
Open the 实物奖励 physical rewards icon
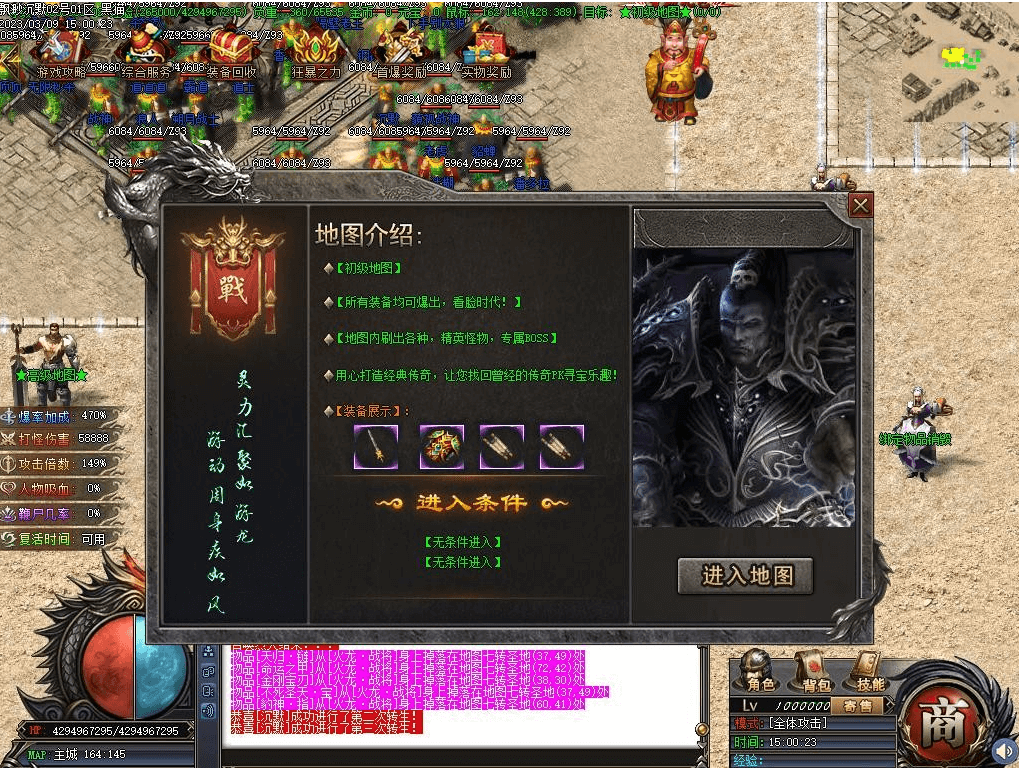coord(486,52)
